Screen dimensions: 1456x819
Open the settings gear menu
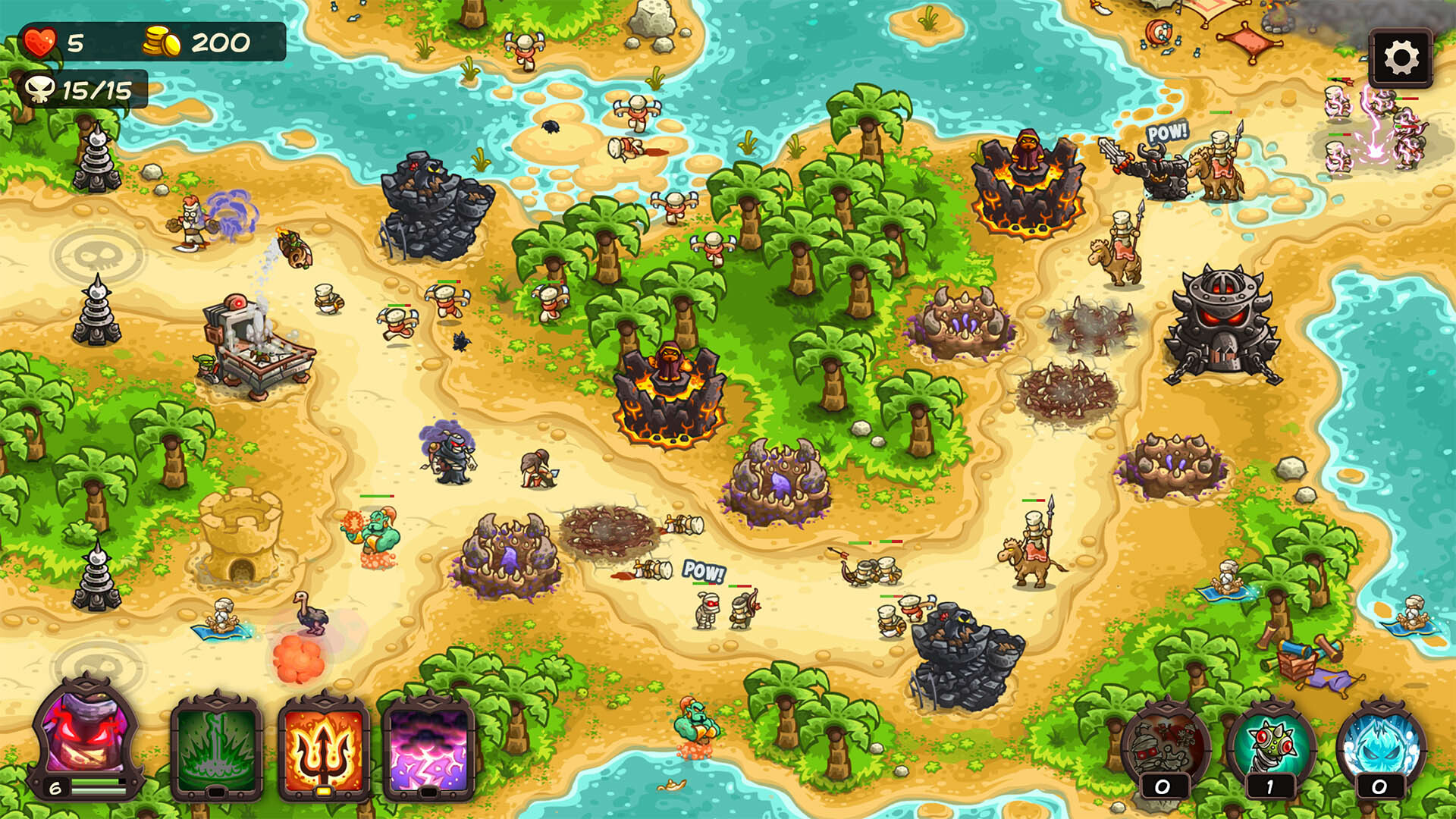pos(1402,55)
